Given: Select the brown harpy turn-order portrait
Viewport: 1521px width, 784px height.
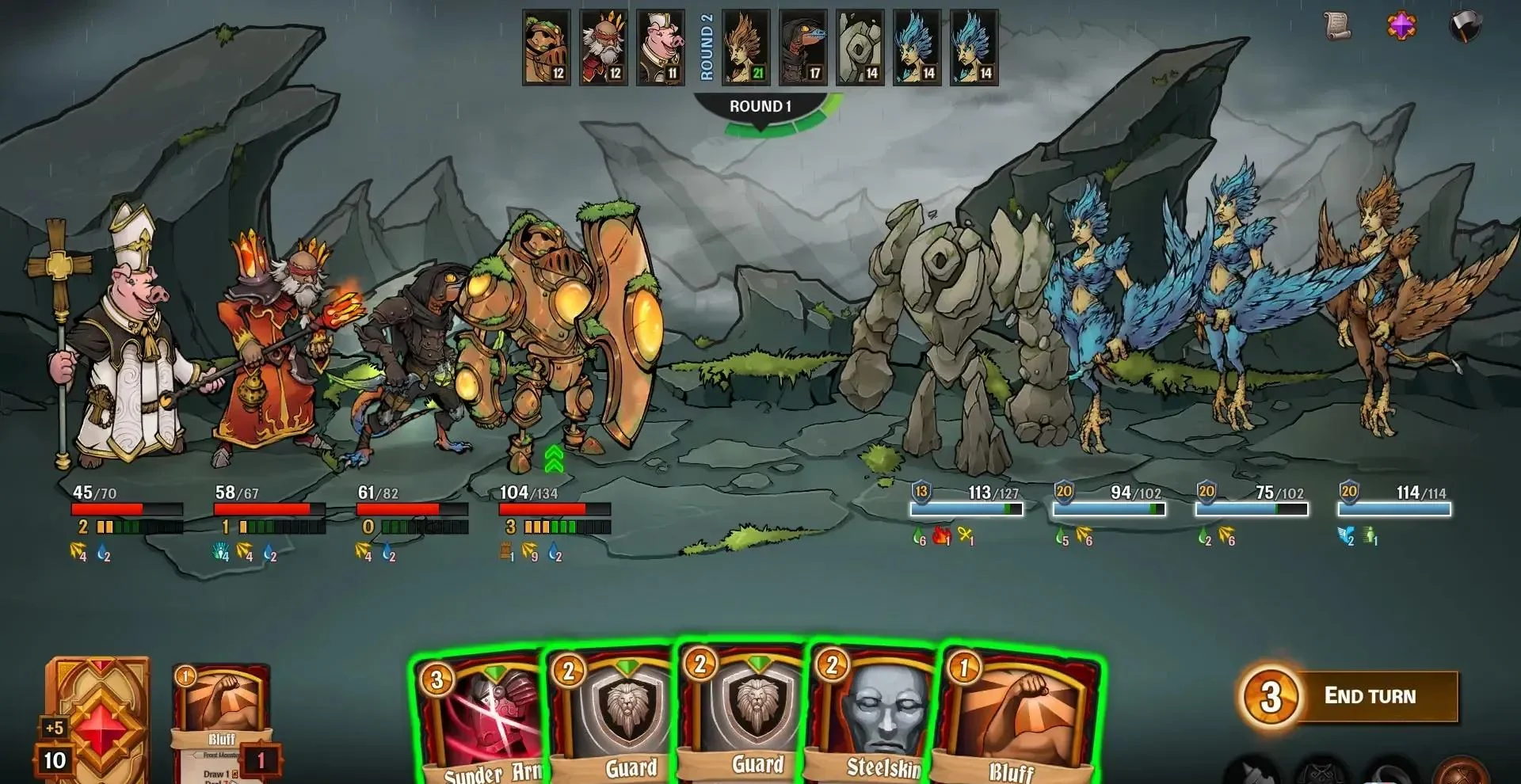Looking at the screenshot, I should (746, 48).
